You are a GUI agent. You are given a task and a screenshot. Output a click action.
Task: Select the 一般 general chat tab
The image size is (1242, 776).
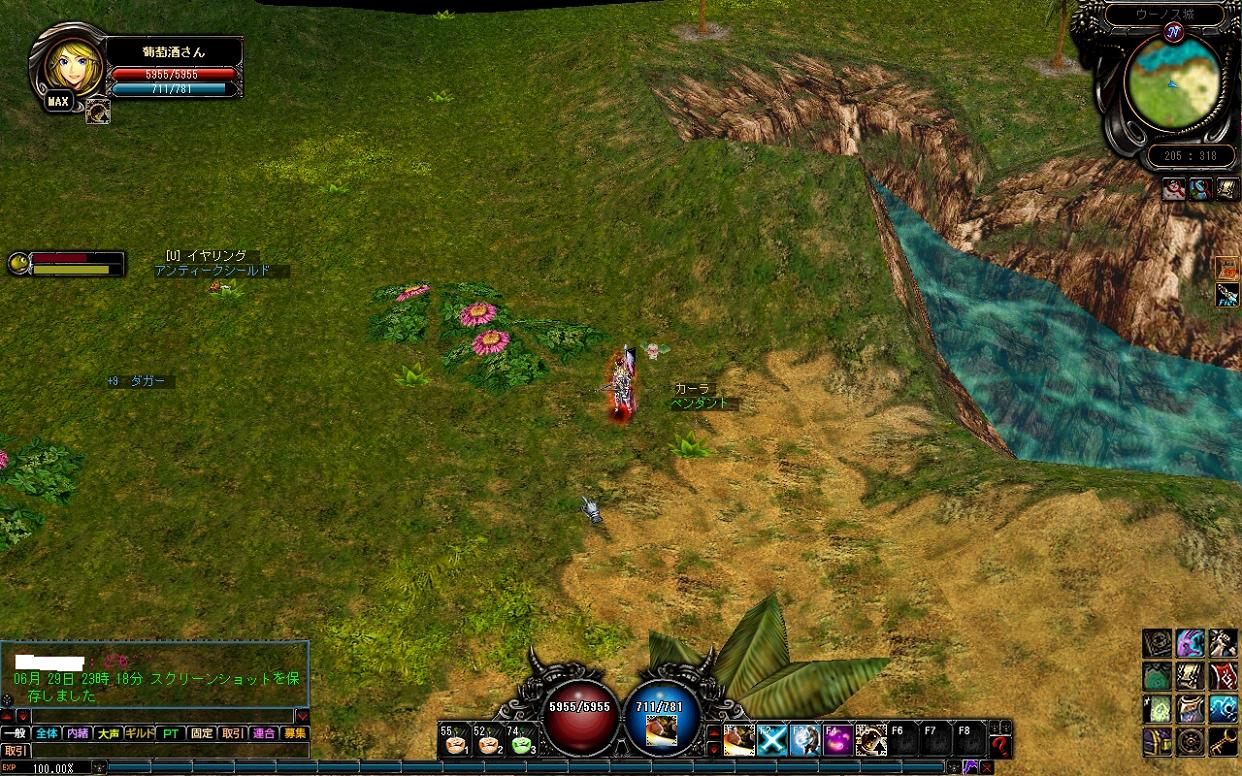(15, 733)
